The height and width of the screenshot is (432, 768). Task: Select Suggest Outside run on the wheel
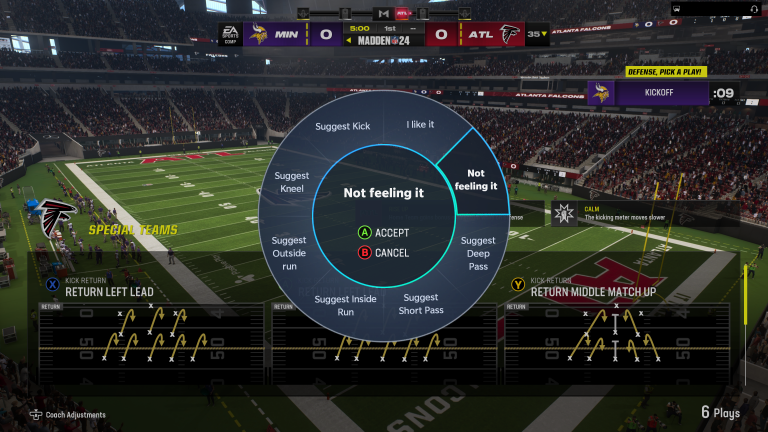tap(289, 254)
